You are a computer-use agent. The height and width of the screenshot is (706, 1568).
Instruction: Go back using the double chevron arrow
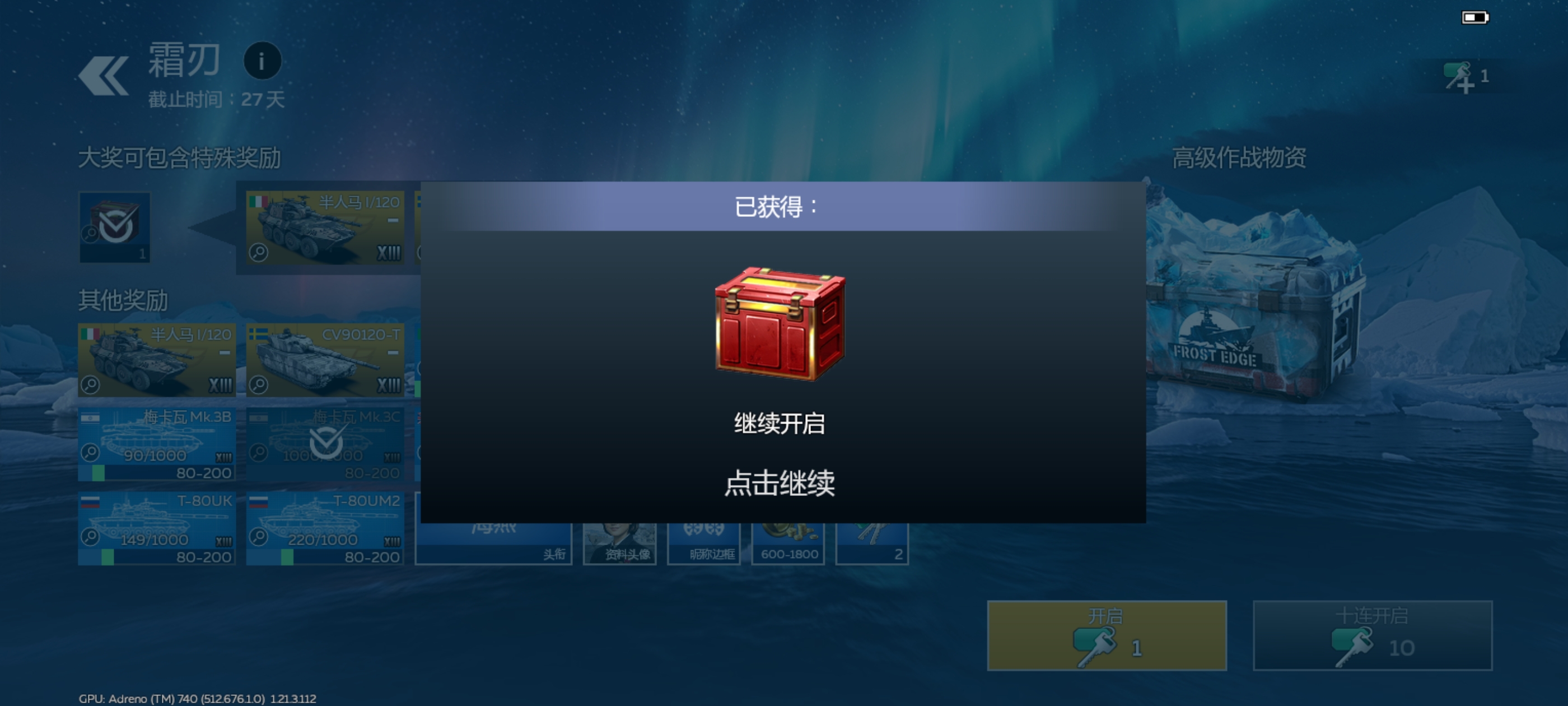102,75
